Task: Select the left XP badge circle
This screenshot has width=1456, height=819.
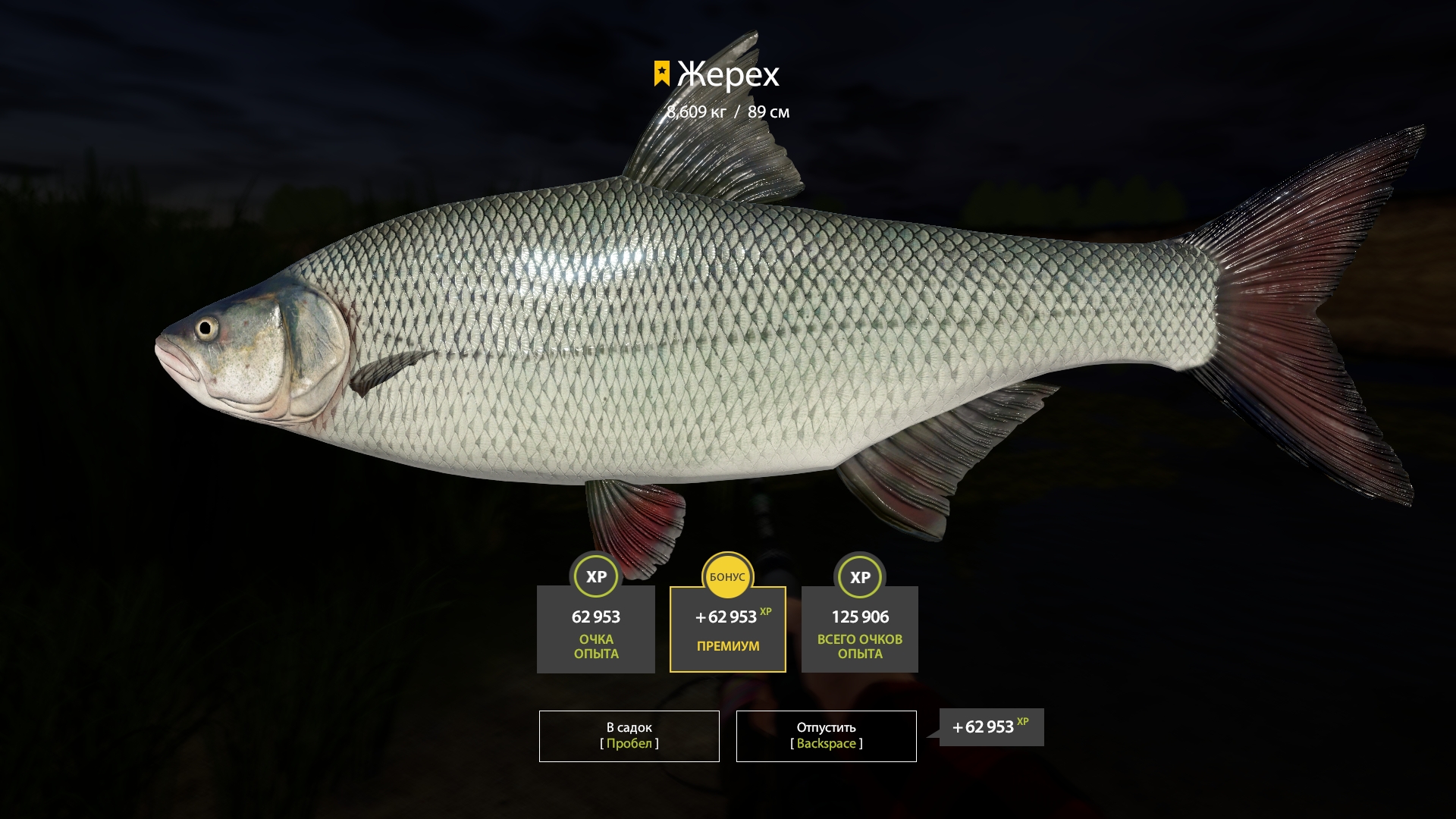Action: click(595, 577)
